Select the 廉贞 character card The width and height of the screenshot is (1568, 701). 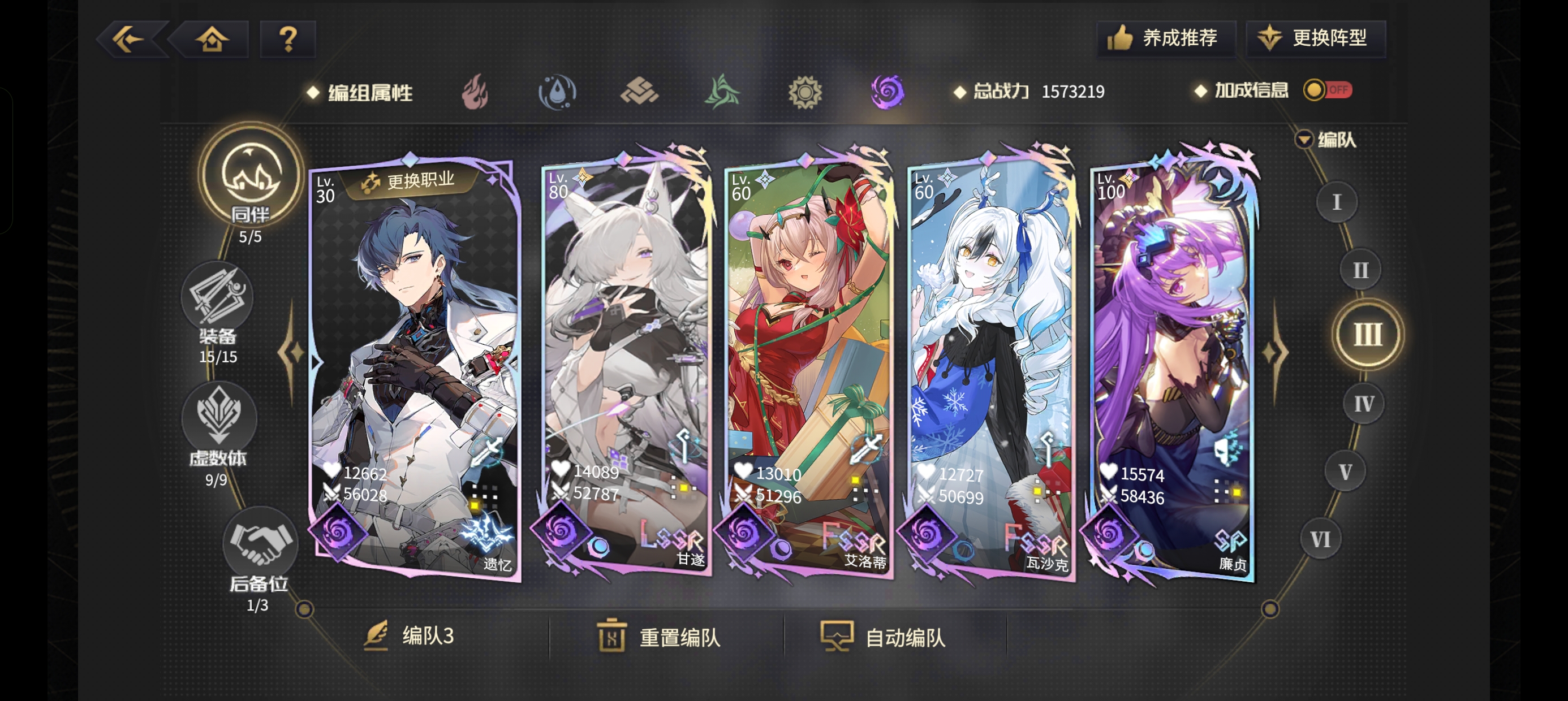pyautogui.click(x=1173, y=365)
